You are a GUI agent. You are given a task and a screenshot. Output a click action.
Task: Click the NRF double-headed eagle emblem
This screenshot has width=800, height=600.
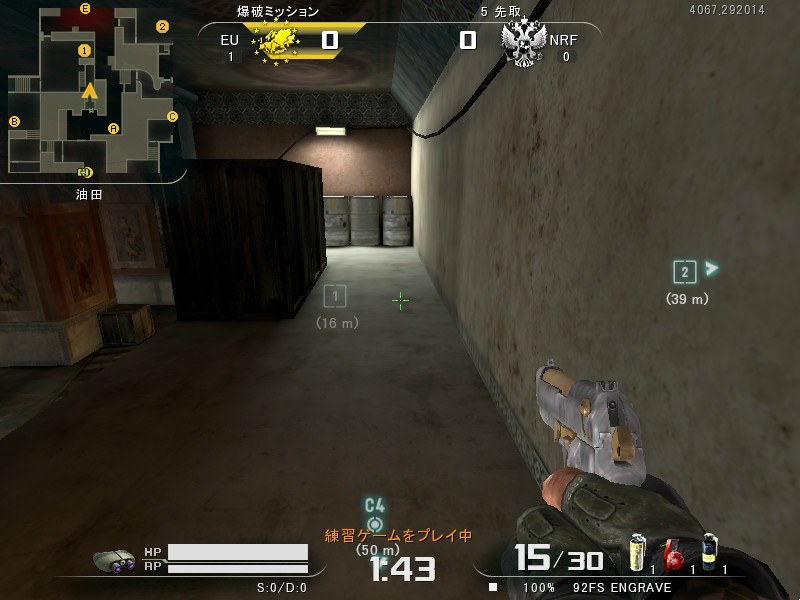[523, 42]
